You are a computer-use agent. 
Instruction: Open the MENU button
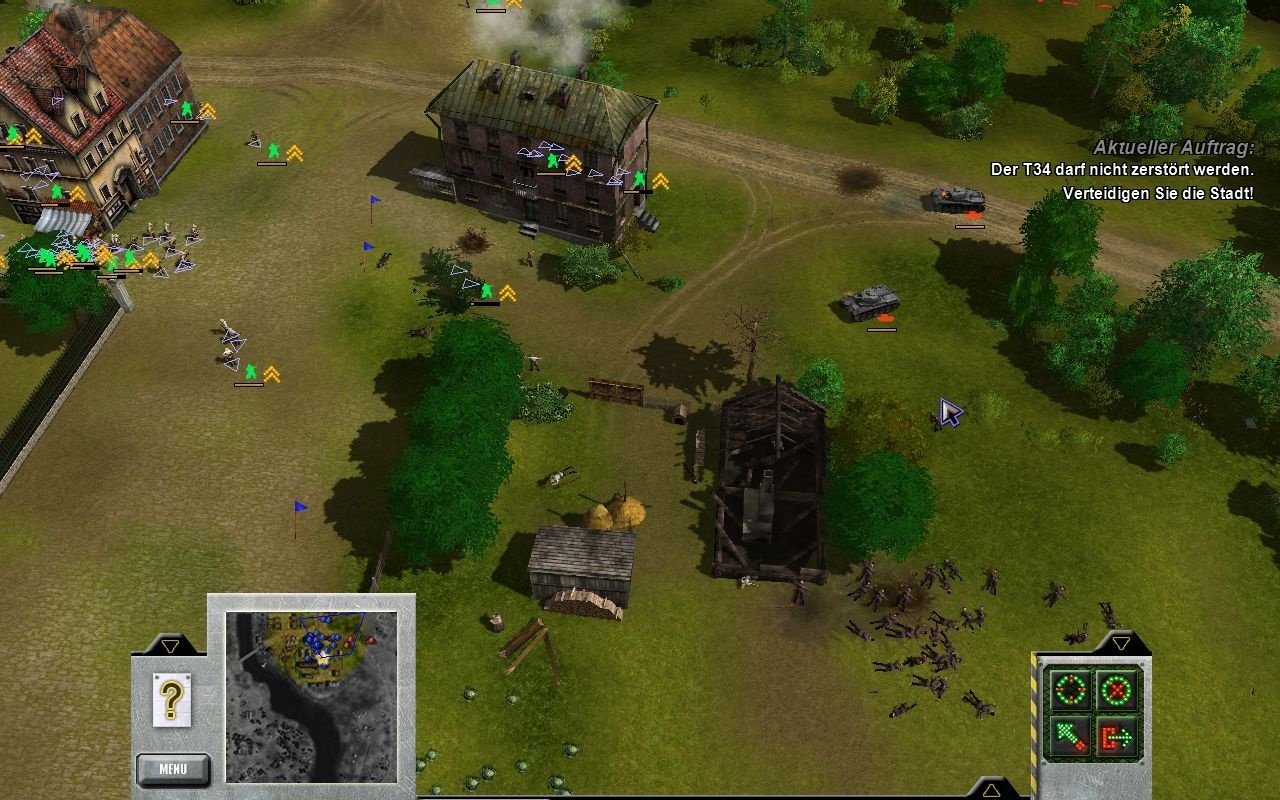click(173, 769)
